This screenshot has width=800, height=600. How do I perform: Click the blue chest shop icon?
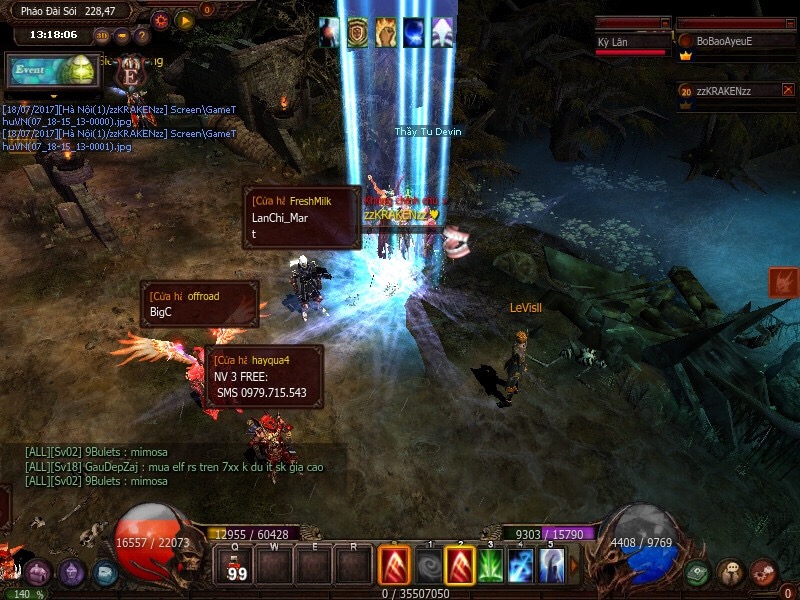[x=105, y=573]
